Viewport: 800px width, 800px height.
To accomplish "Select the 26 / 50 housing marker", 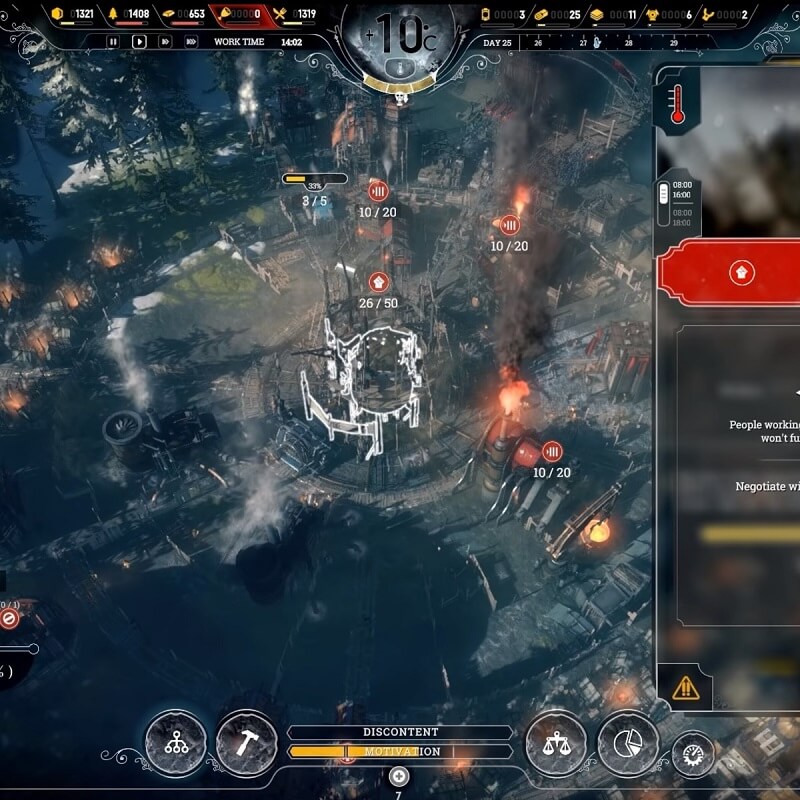I will click(378, 282).
